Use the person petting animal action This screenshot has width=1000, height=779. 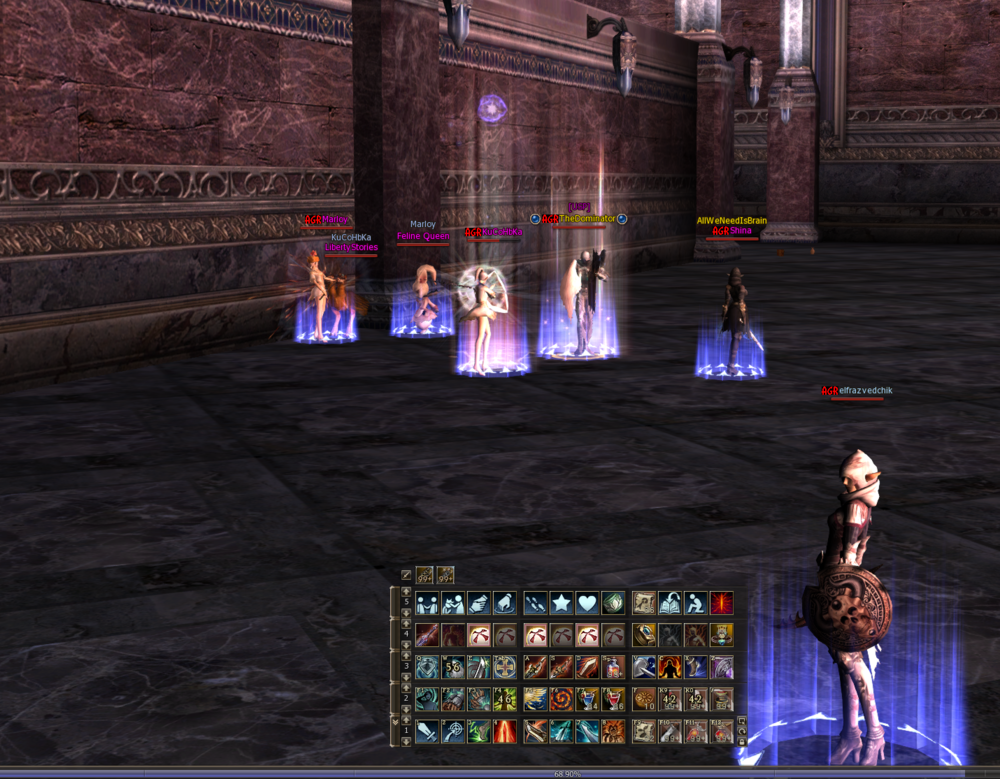[x=453, y=603]
